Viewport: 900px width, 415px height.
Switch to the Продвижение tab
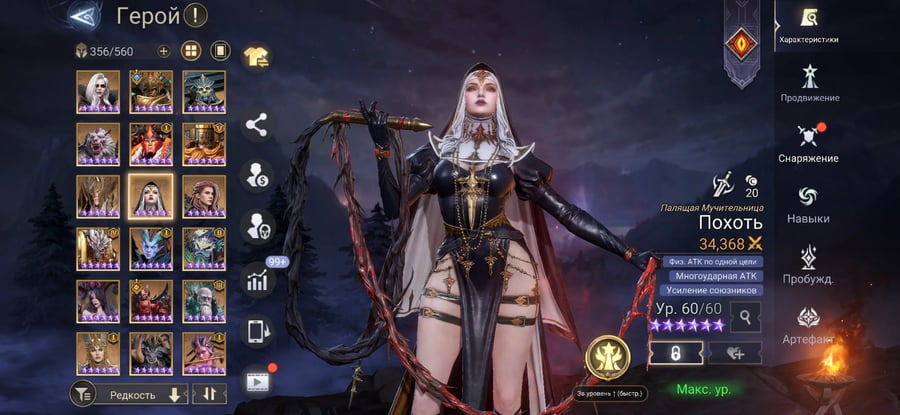[808, 83]
